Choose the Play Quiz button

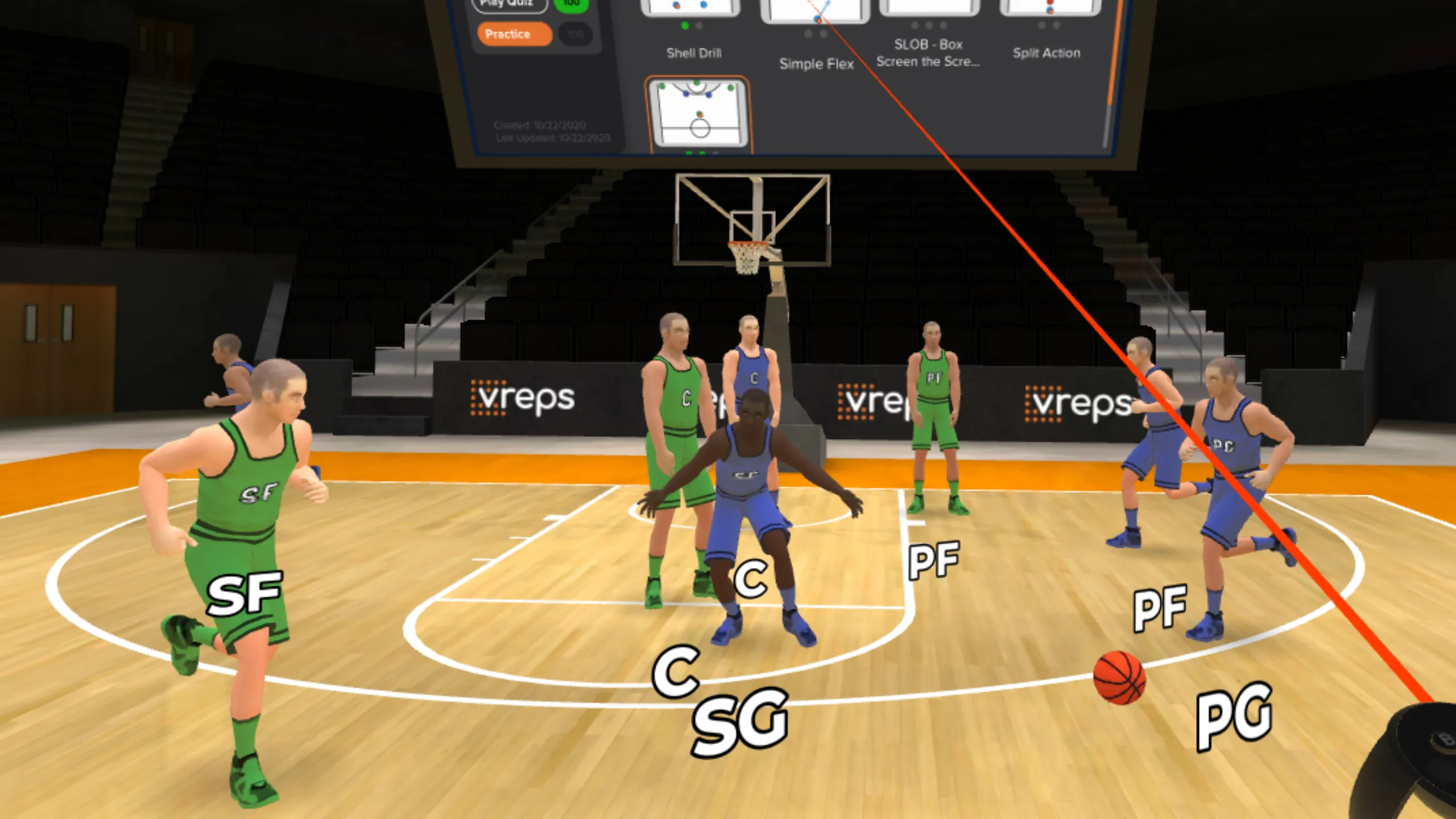click(508, 5)
